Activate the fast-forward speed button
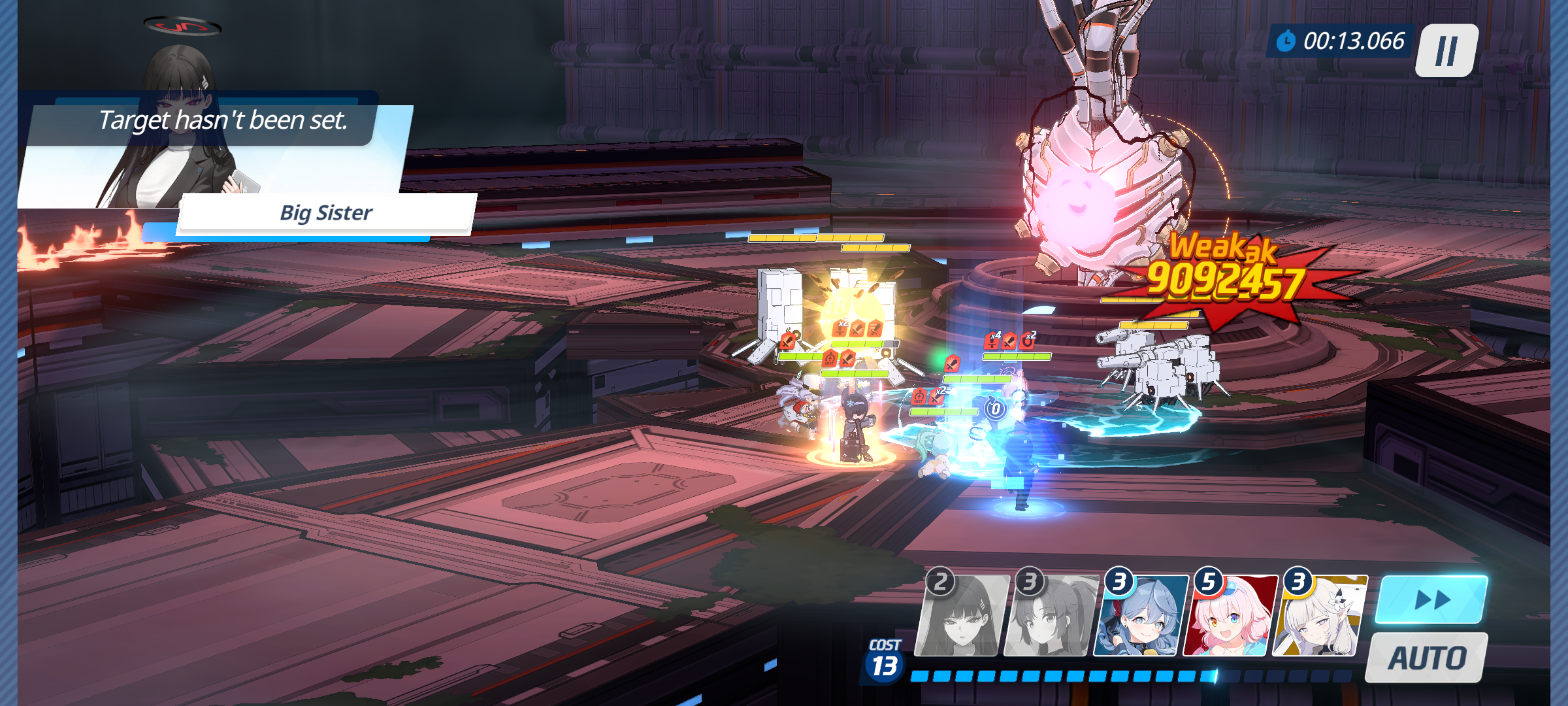The height and width of the screenshot is (706, 1568). click(1431, 599)
